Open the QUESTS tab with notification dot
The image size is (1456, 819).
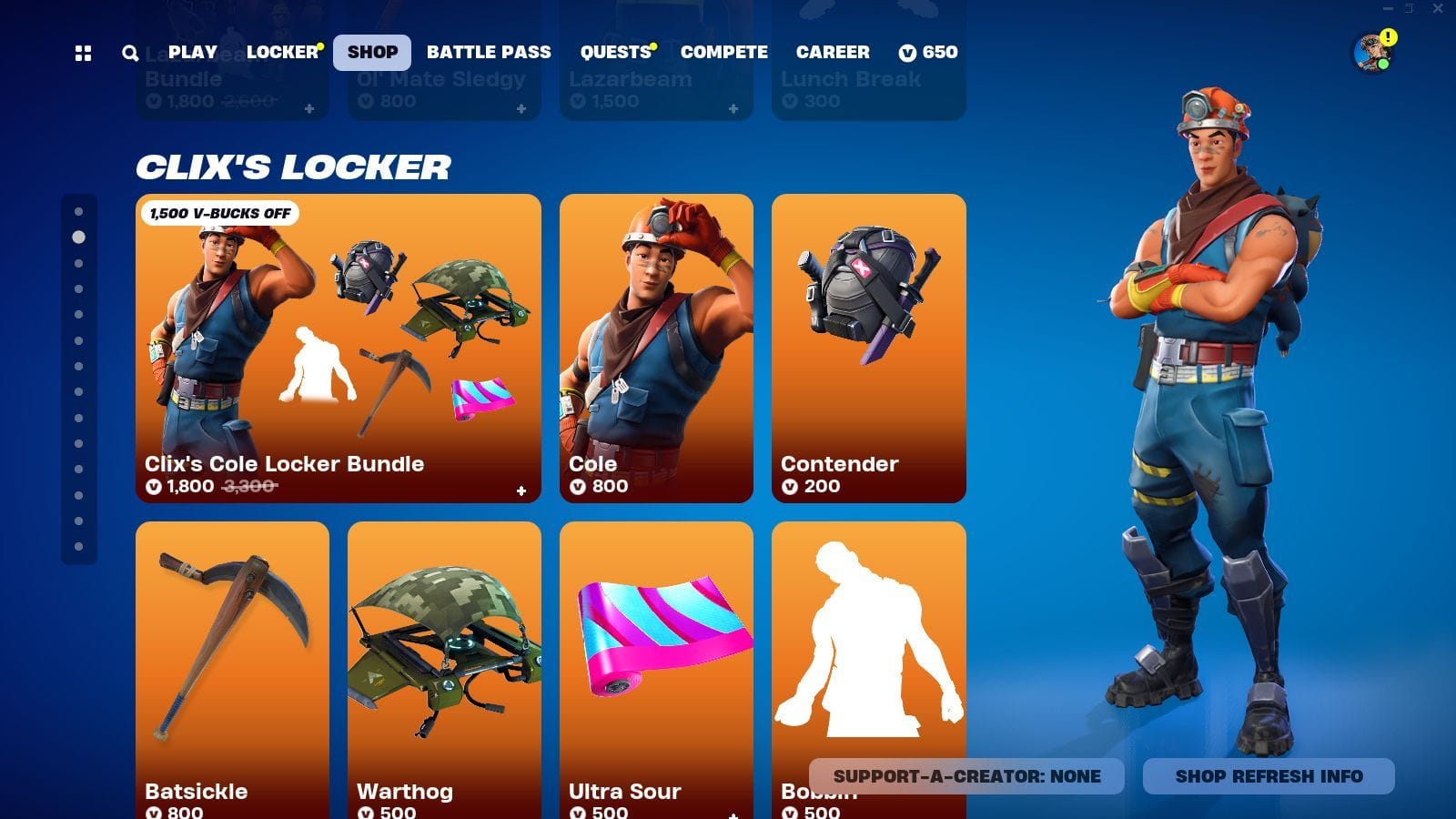pos(615,52)
